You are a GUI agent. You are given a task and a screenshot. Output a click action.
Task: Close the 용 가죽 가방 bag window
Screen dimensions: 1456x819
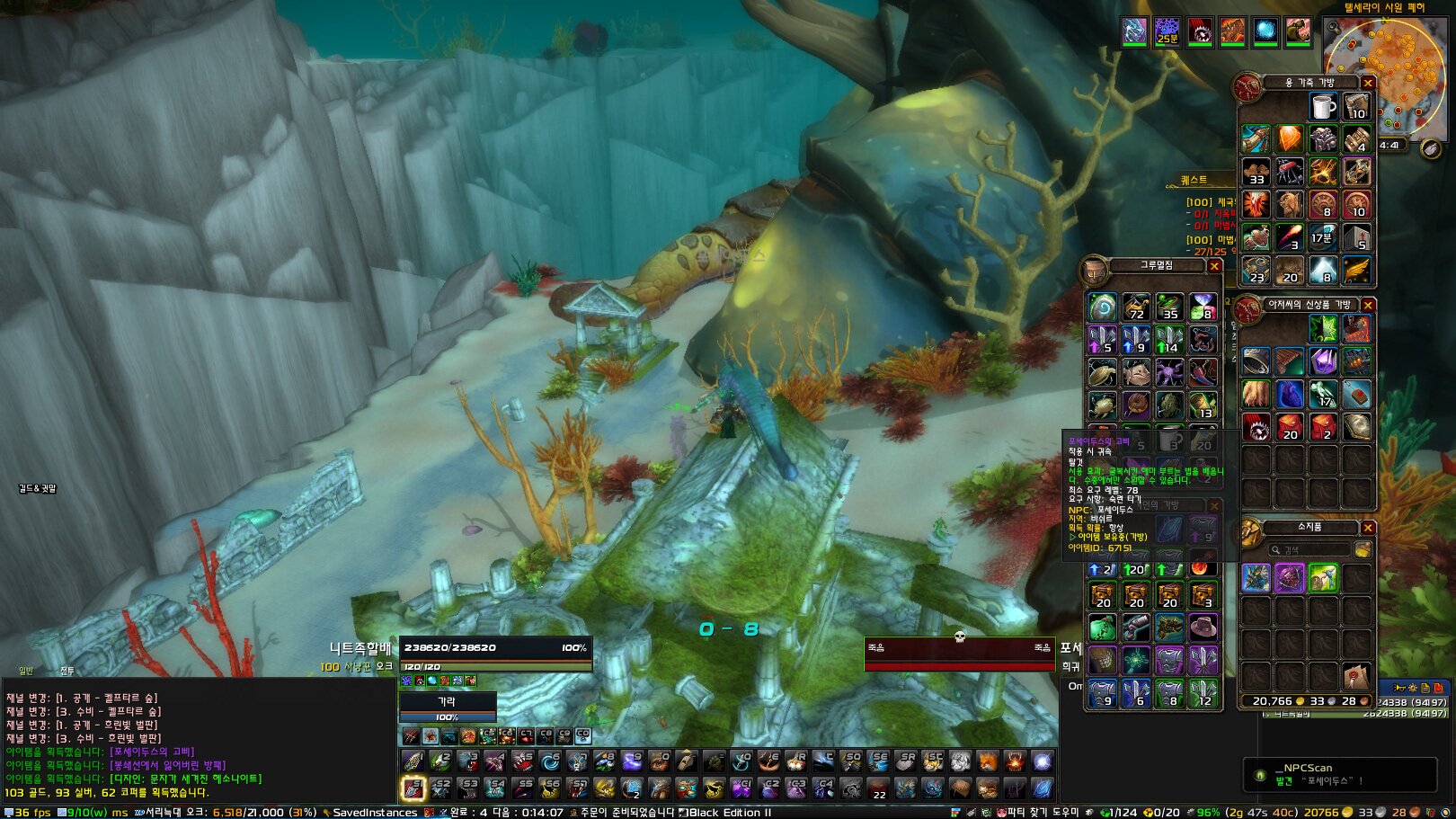pos(1367,83)
